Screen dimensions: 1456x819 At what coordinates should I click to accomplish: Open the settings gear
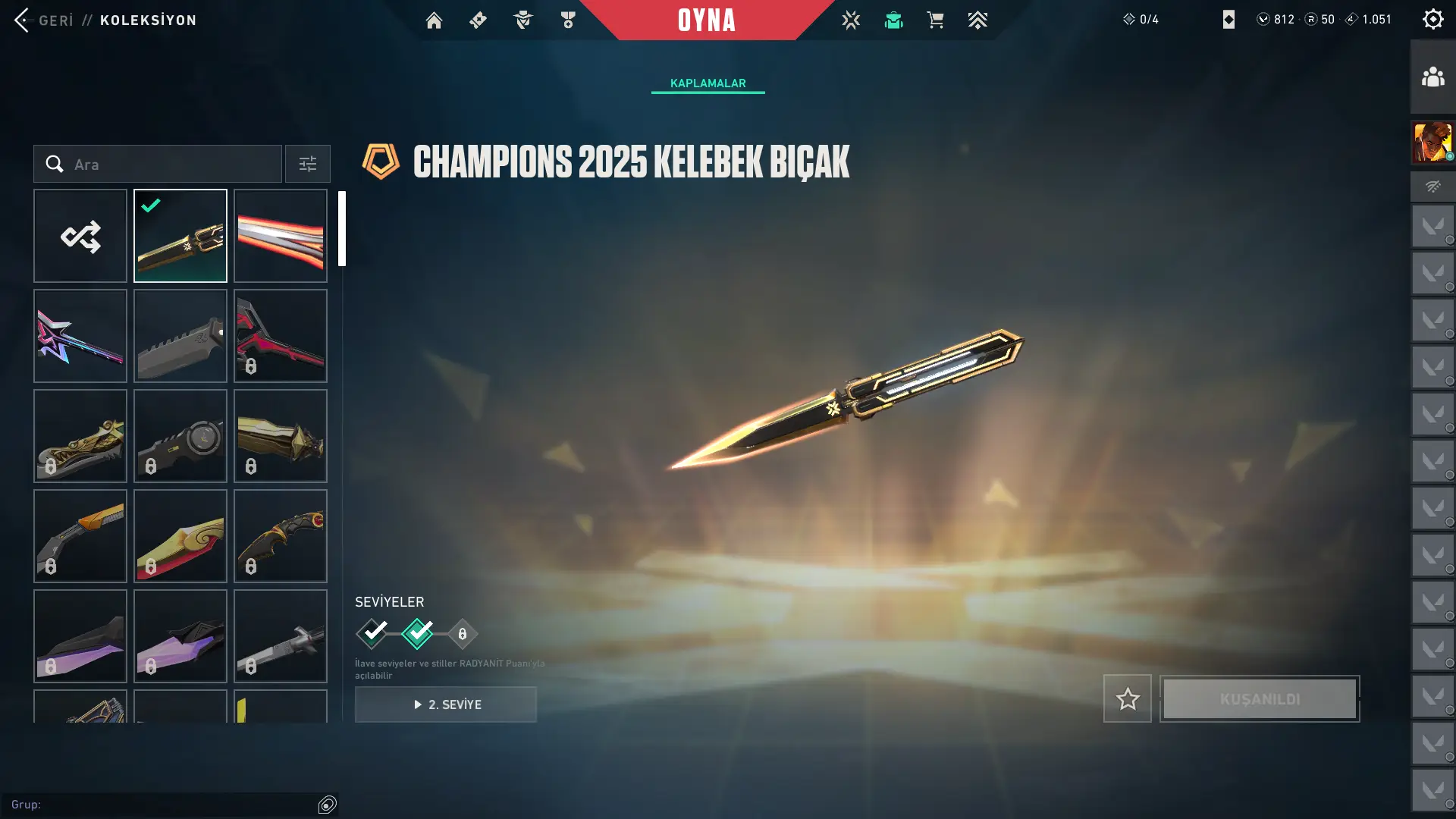pos(1432,19)
